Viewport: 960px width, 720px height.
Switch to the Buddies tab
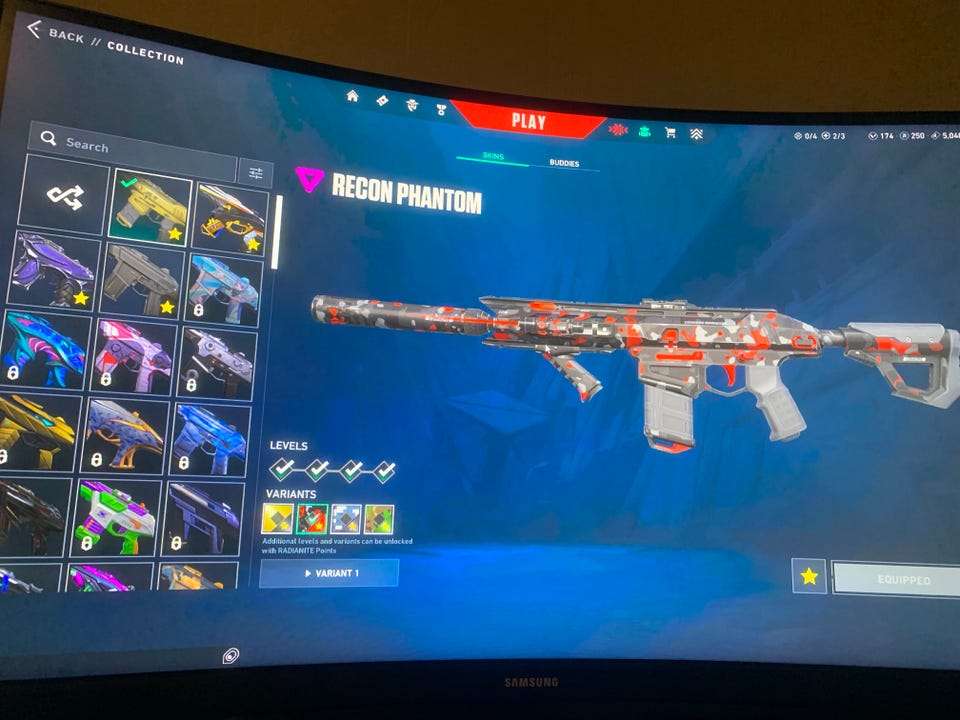coord(564,163)
